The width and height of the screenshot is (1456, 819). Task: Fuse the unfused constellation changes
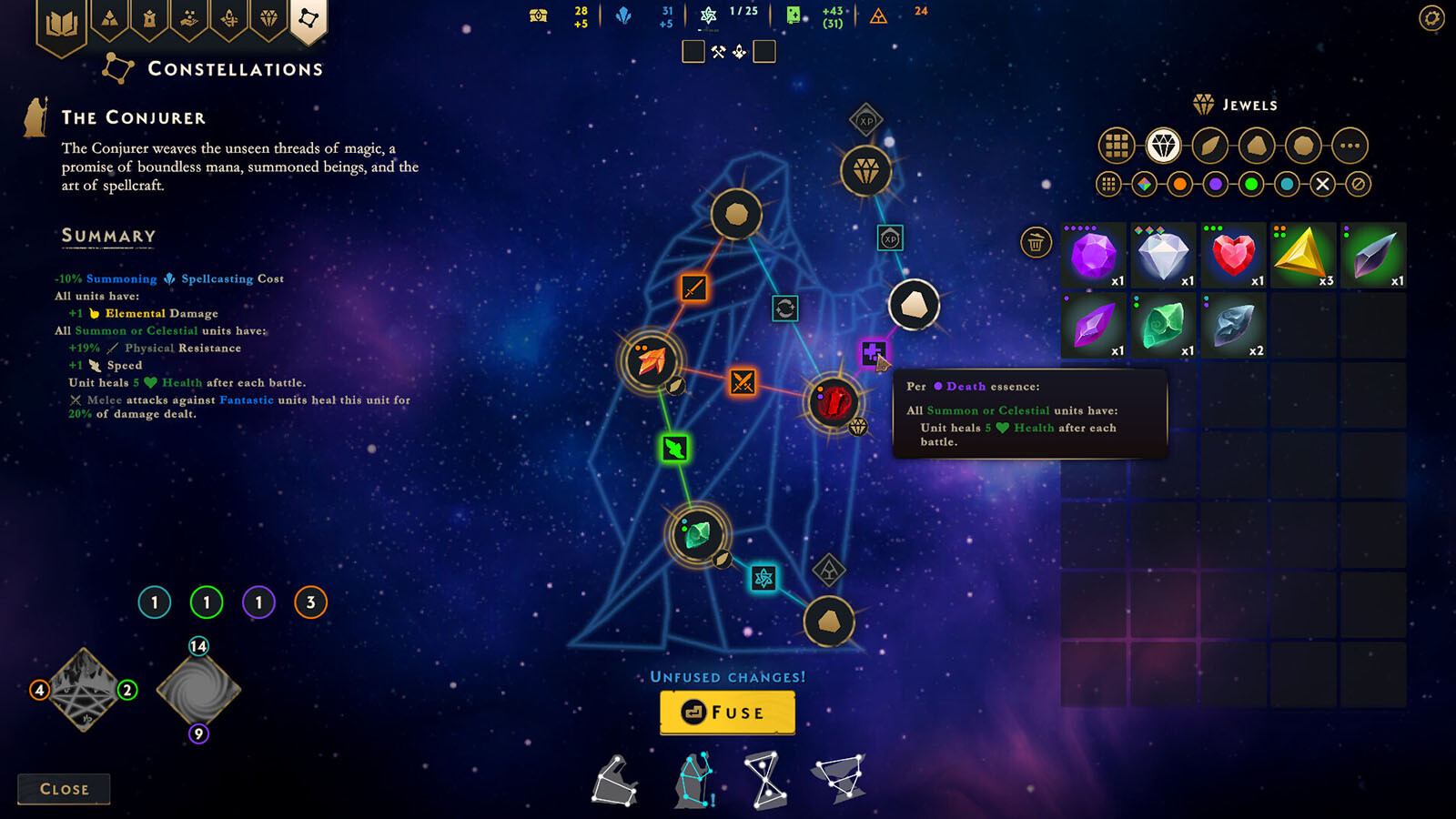[727, 713]
